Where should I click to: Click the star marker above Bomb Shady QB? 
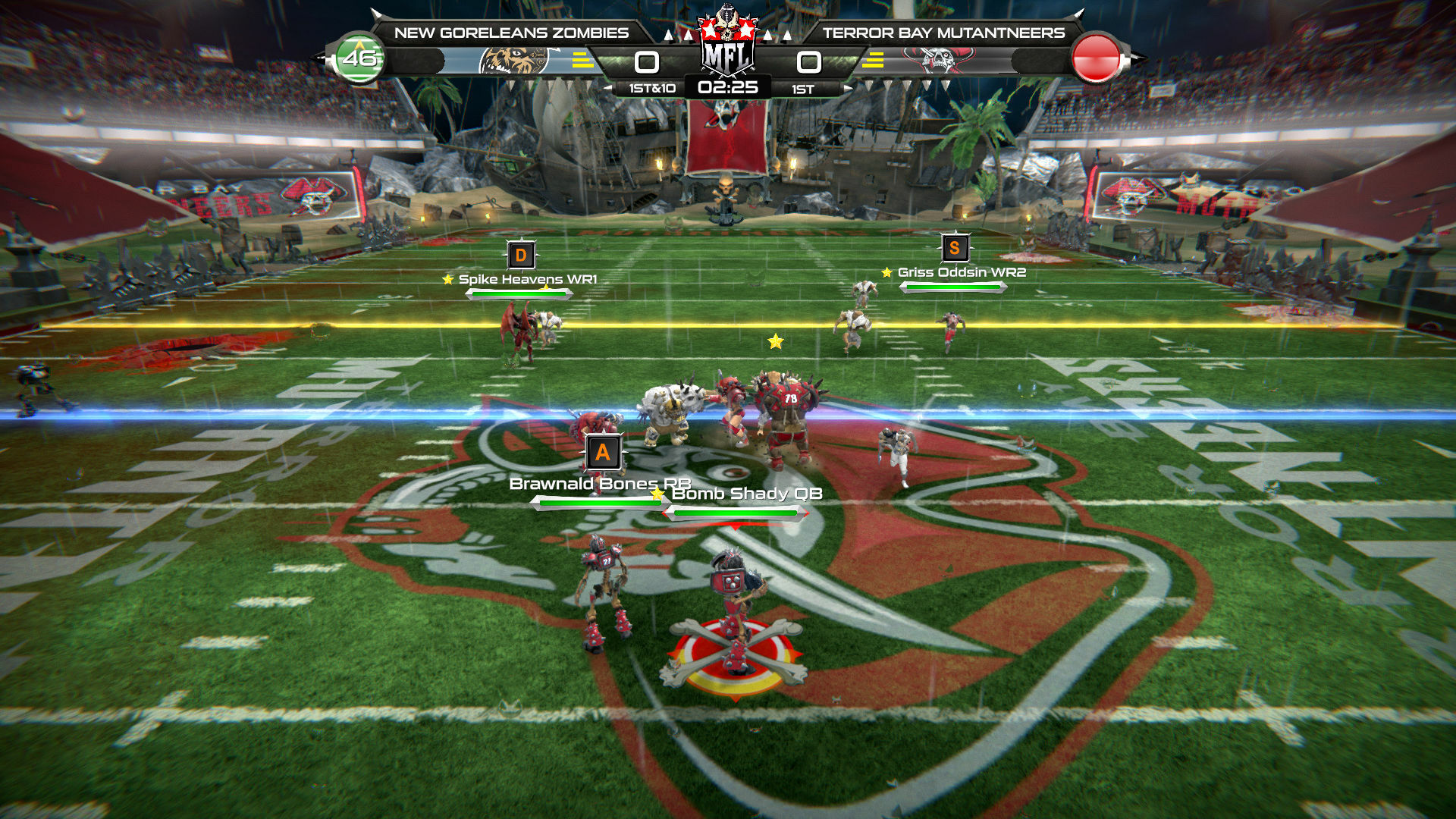(657, 494)
